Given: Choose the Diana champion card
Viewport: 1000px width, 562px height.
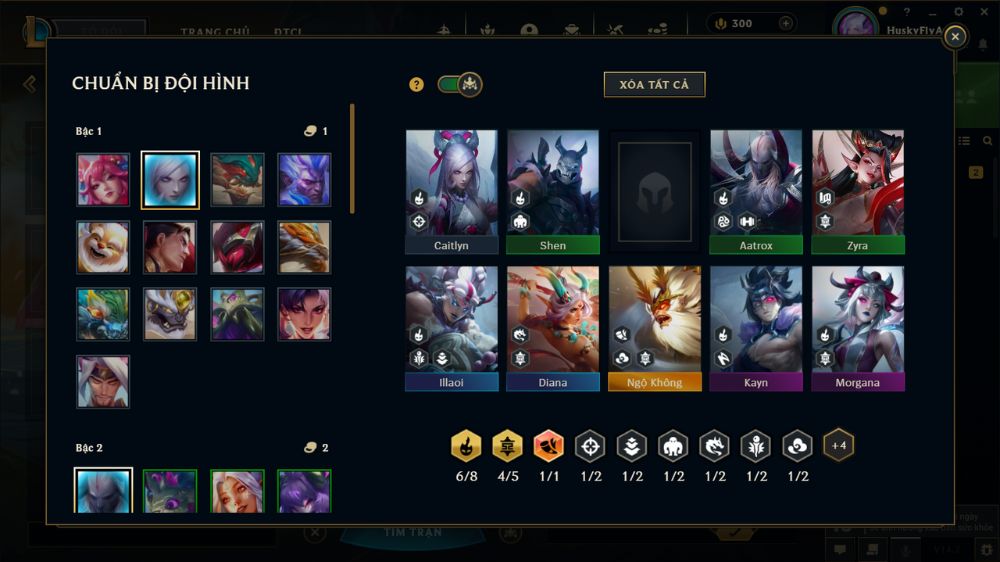Looking at the screenshot, I should pyautogui.click(x=553, y=327).
